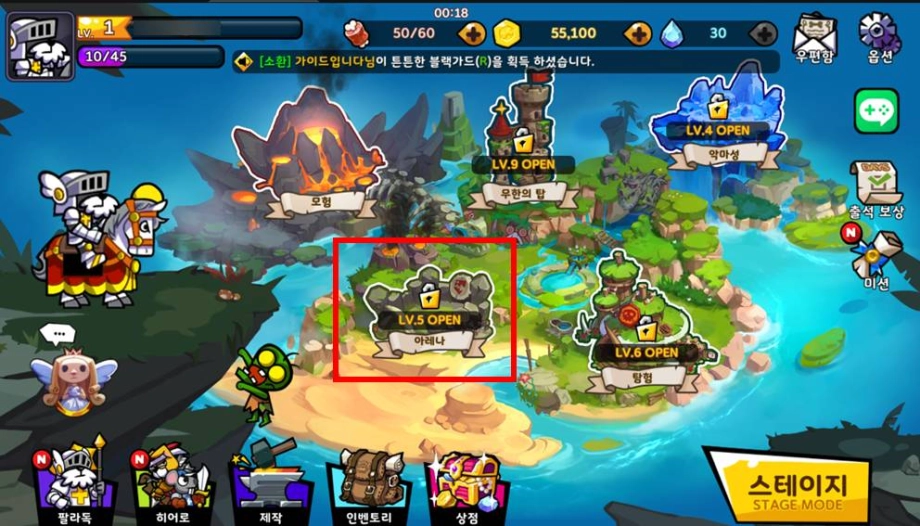Enter 스테이지 Stage Mode
The width and height of the screenshot is (920, 526).
(x=797, y=487)
